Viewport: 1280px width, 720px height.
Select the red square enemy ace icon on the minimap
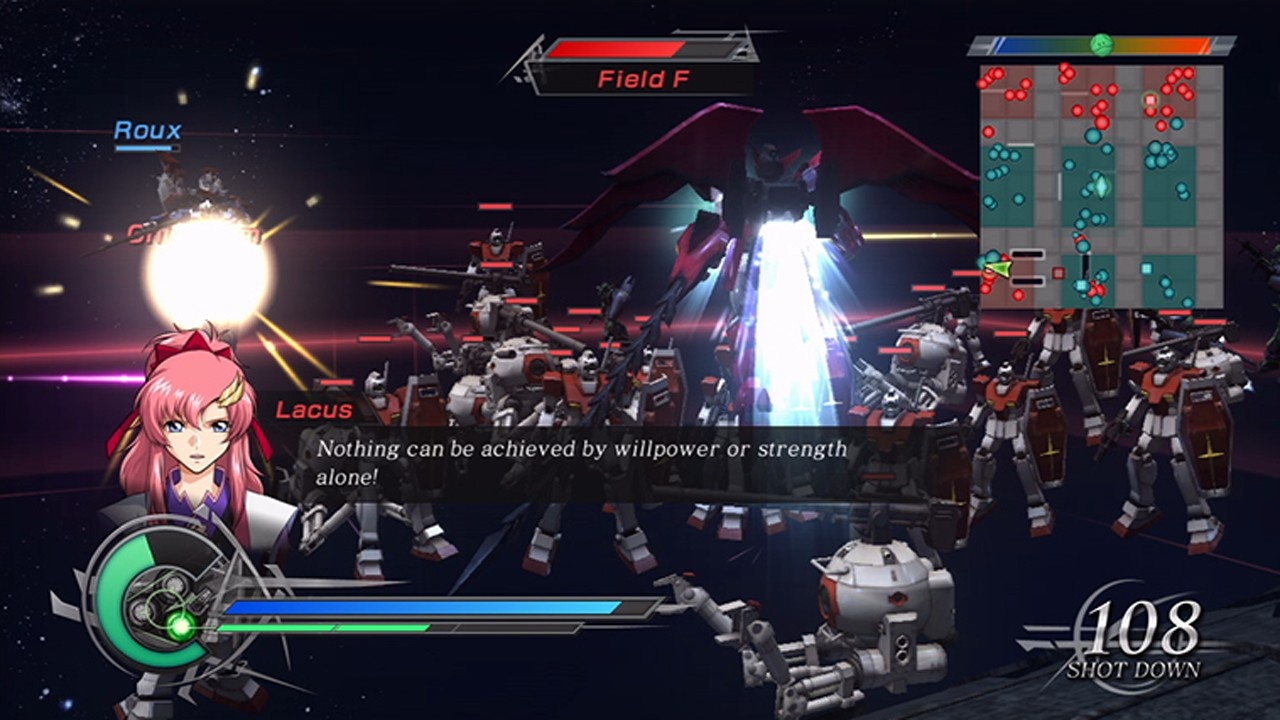click(1150, 100)
